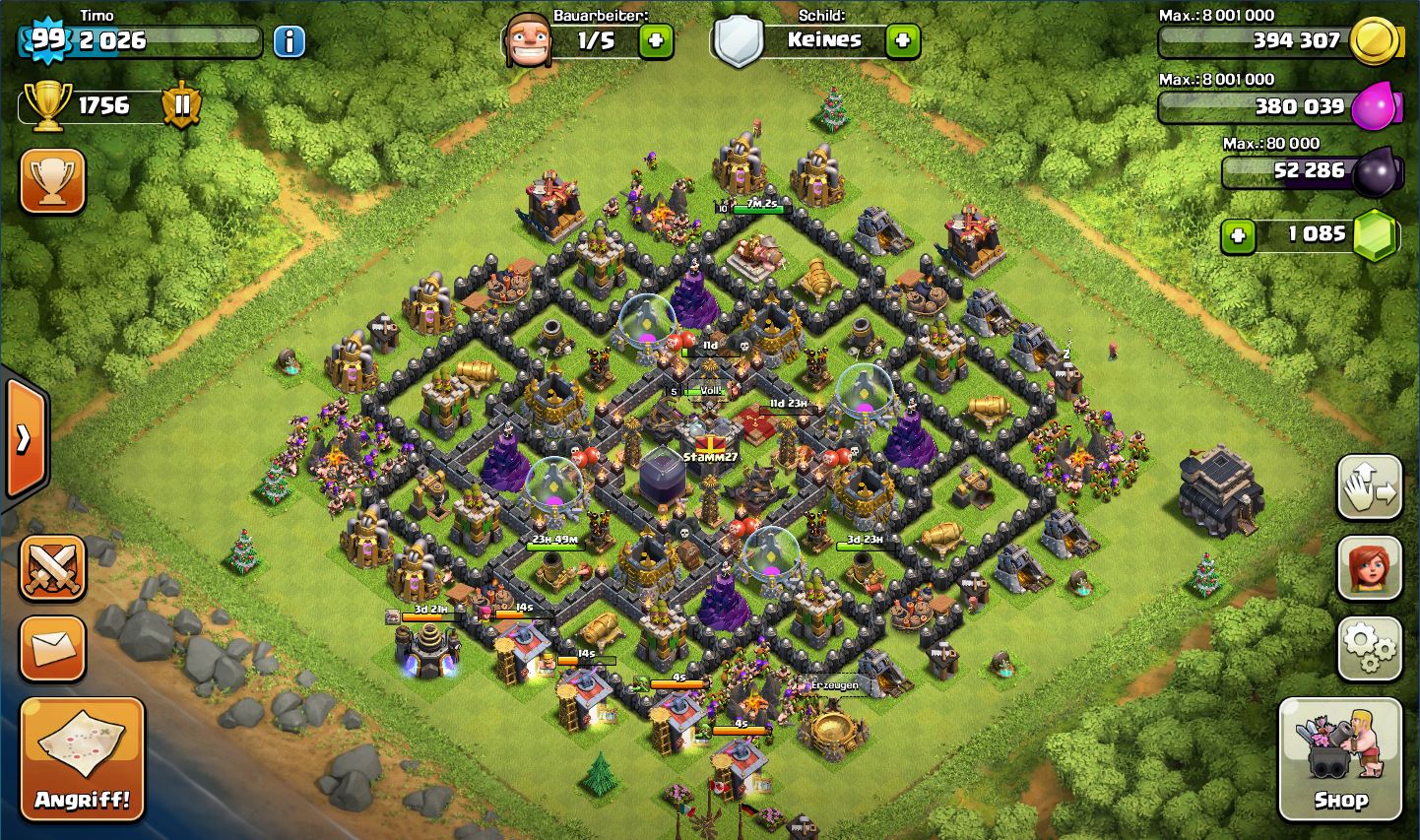The height and width of the screenshot is (840, 1420).
Task: Open the mail envelope inbox
Action: (x=52, y=648)
